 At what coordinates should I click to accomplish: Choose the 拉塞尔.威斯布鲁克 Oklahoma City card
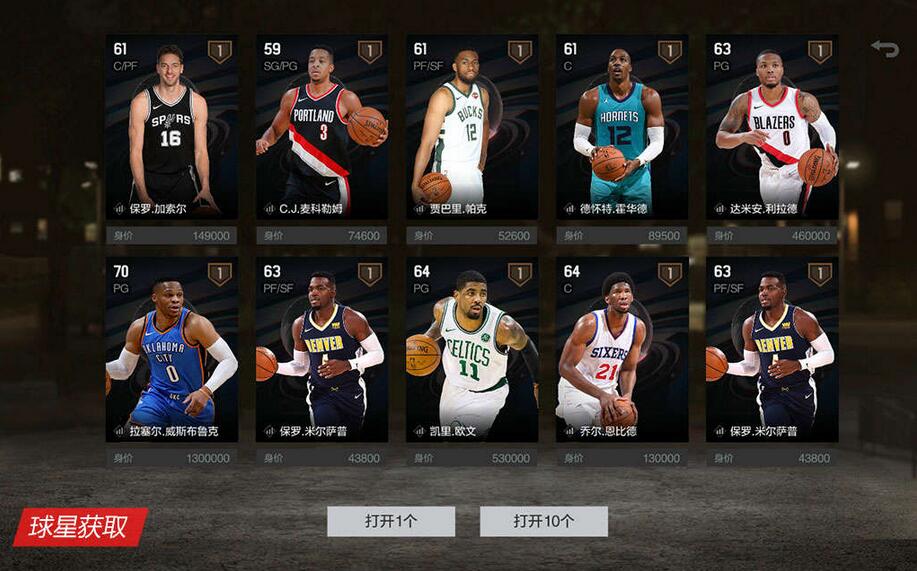pyautogui.click(x=171, y=349)
